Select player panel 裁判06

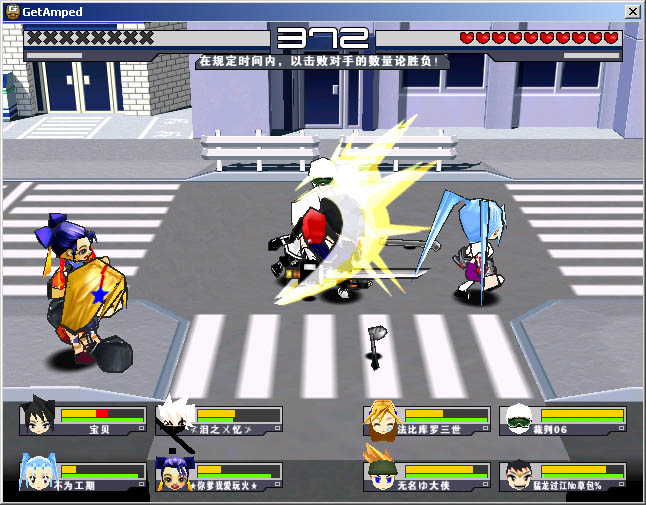click(564, 420)
